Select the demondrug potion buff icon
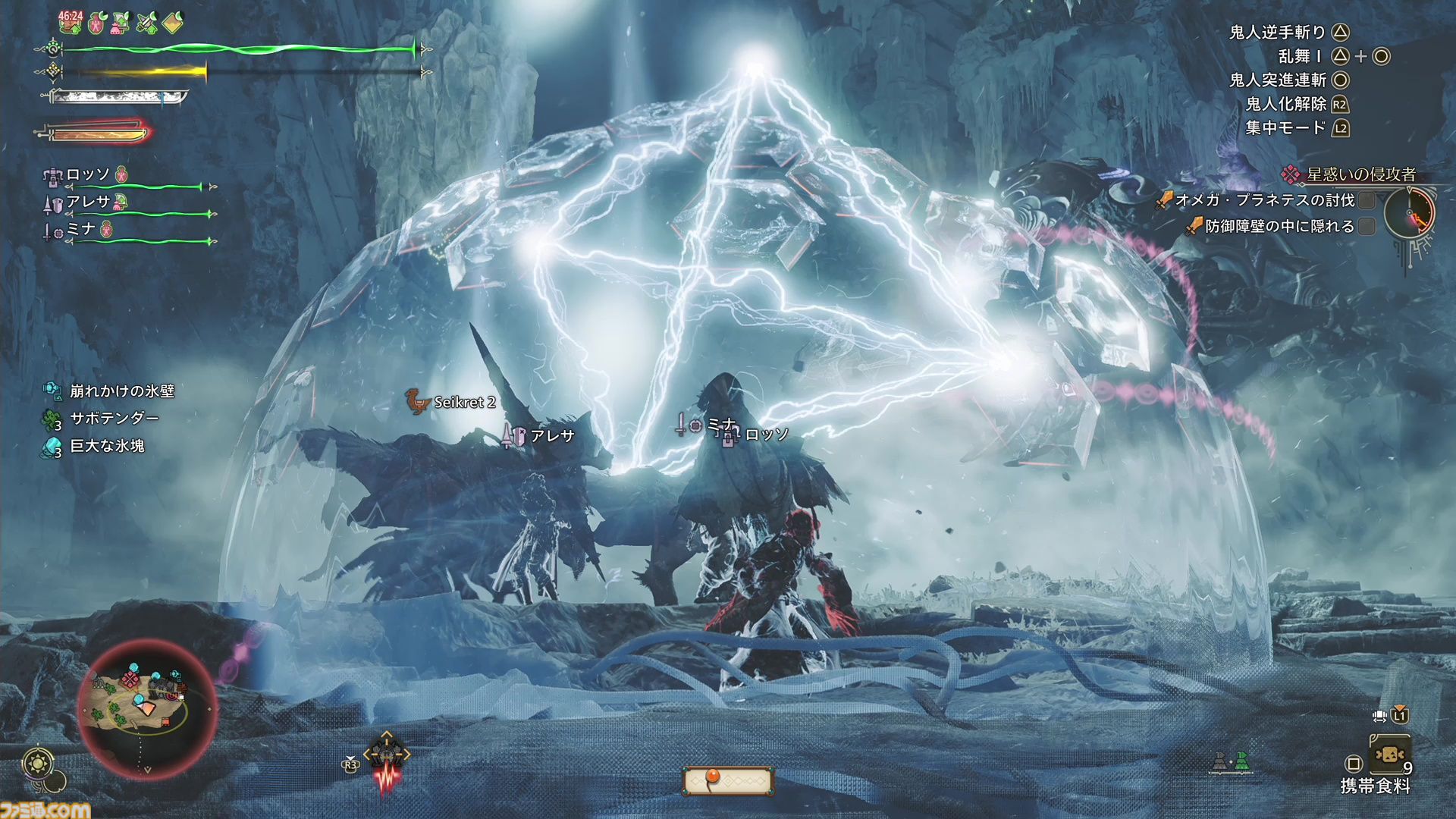This screenshot has width=1456, height=819. pyautogui.click(x=98, y=23)
